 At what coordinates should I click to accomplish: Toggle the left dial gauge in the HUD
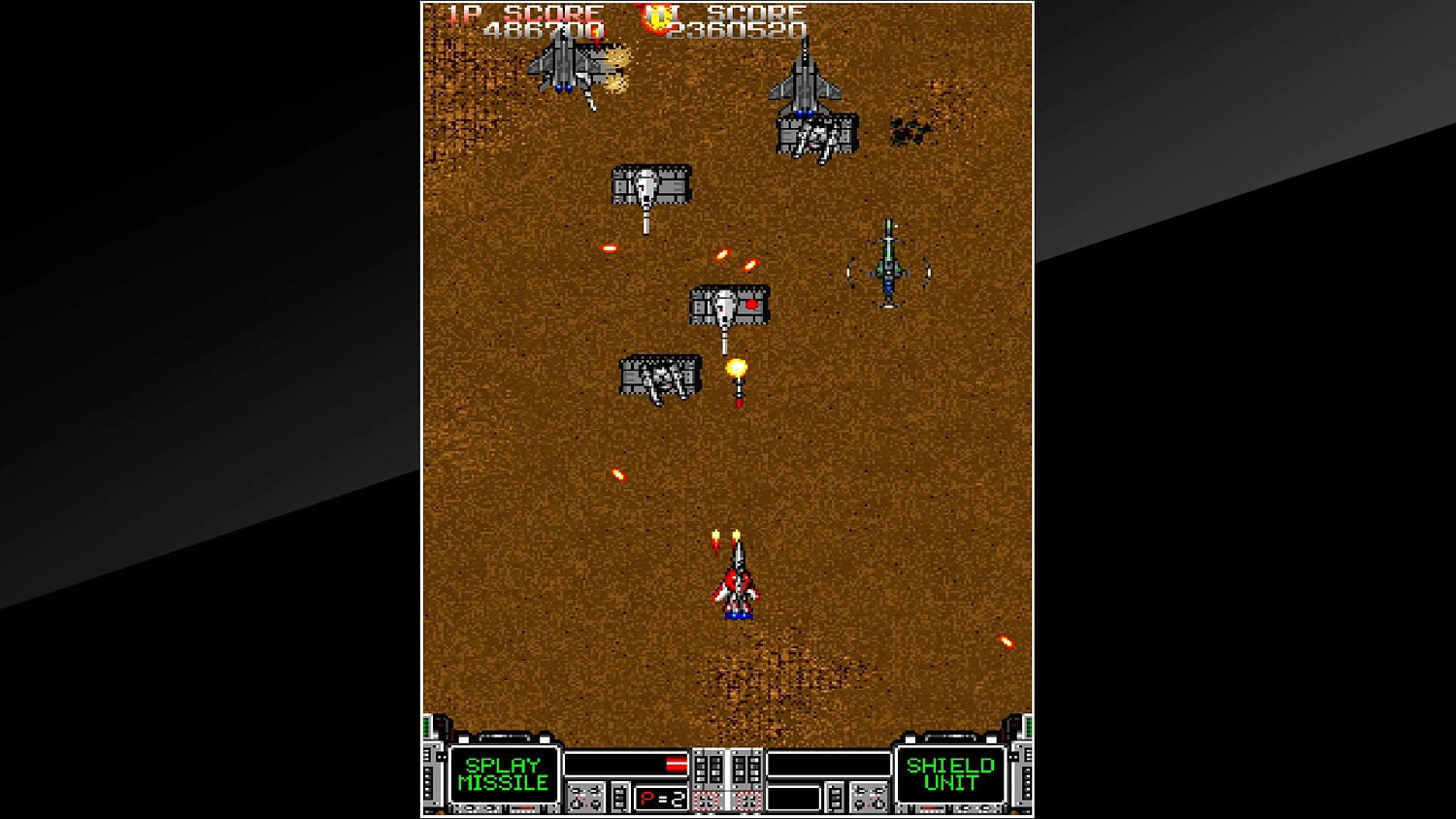585,797
